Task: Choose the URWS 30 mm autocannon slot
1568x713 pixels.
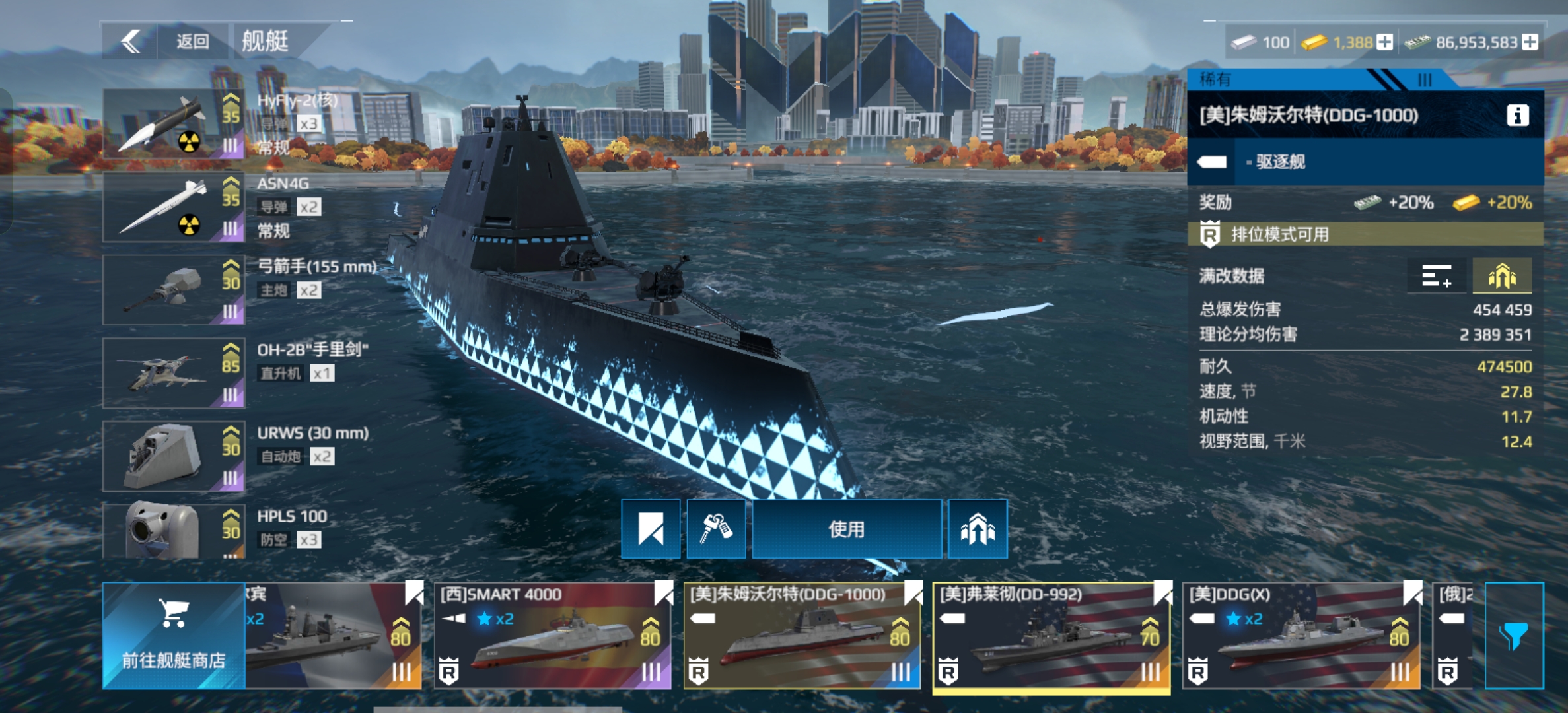Action: click(x=174, y=456)
